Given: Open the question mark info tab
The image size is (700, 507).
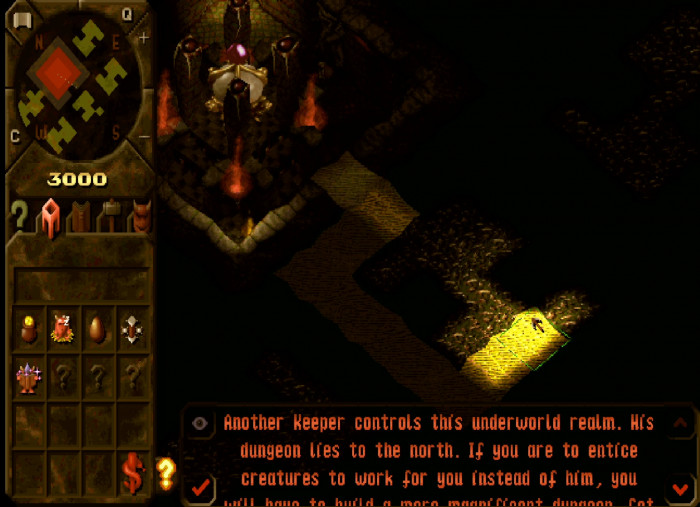Looking at the screenshot, I should pyautogui.click(x=18, y=215).
